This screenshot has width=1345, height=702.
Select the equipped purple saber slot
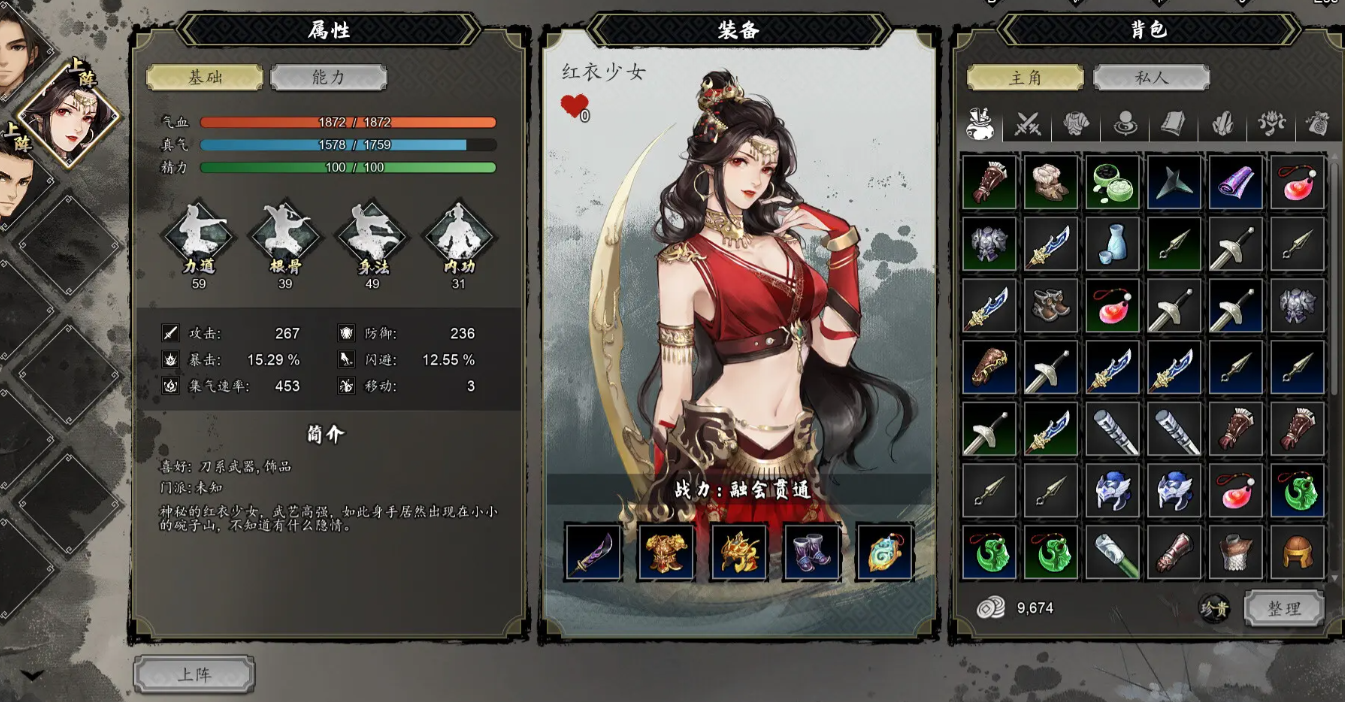click(593, 552)
